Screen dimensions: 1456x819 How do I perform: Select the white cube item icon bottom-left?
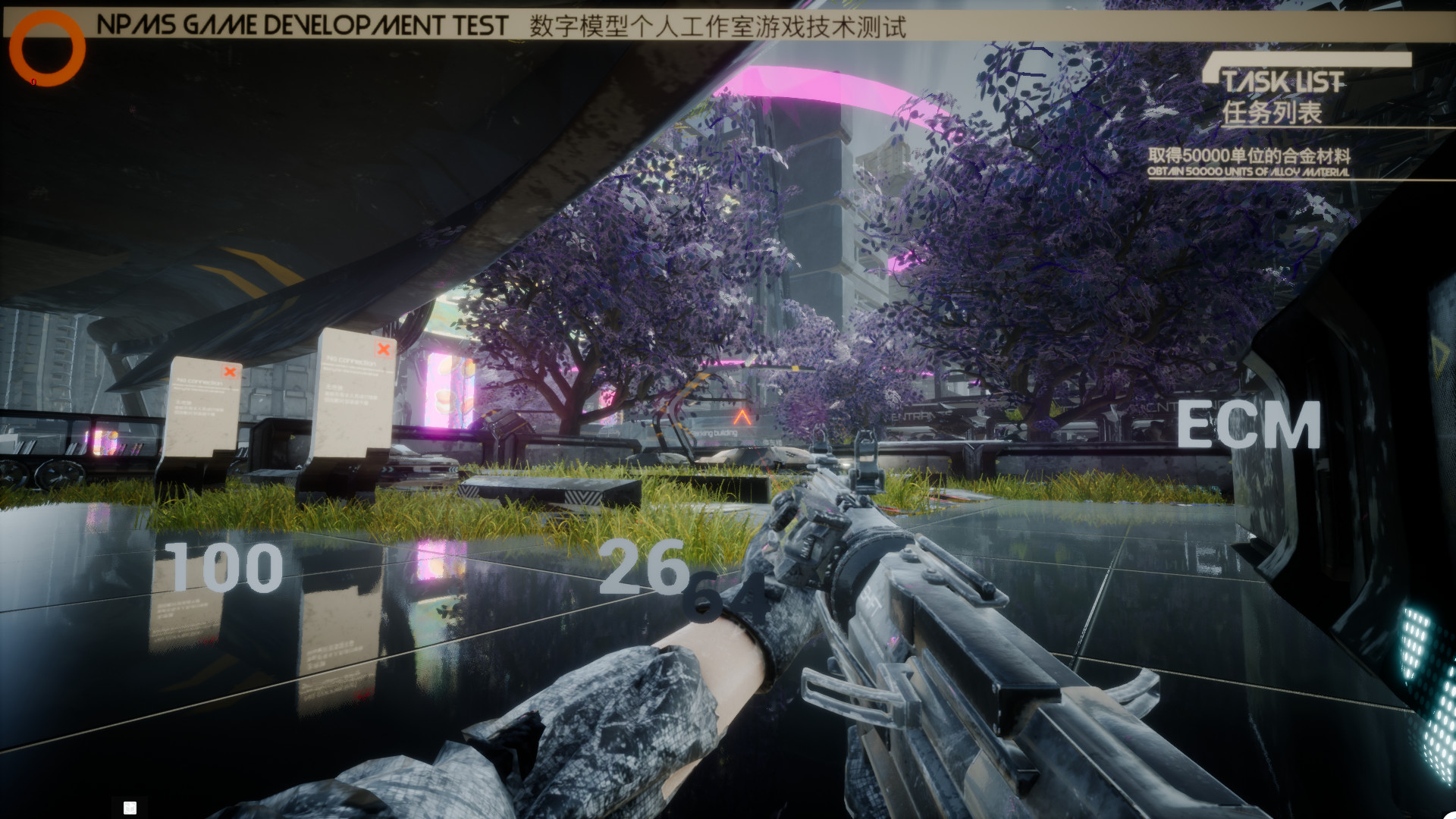[x=130, y=807]
